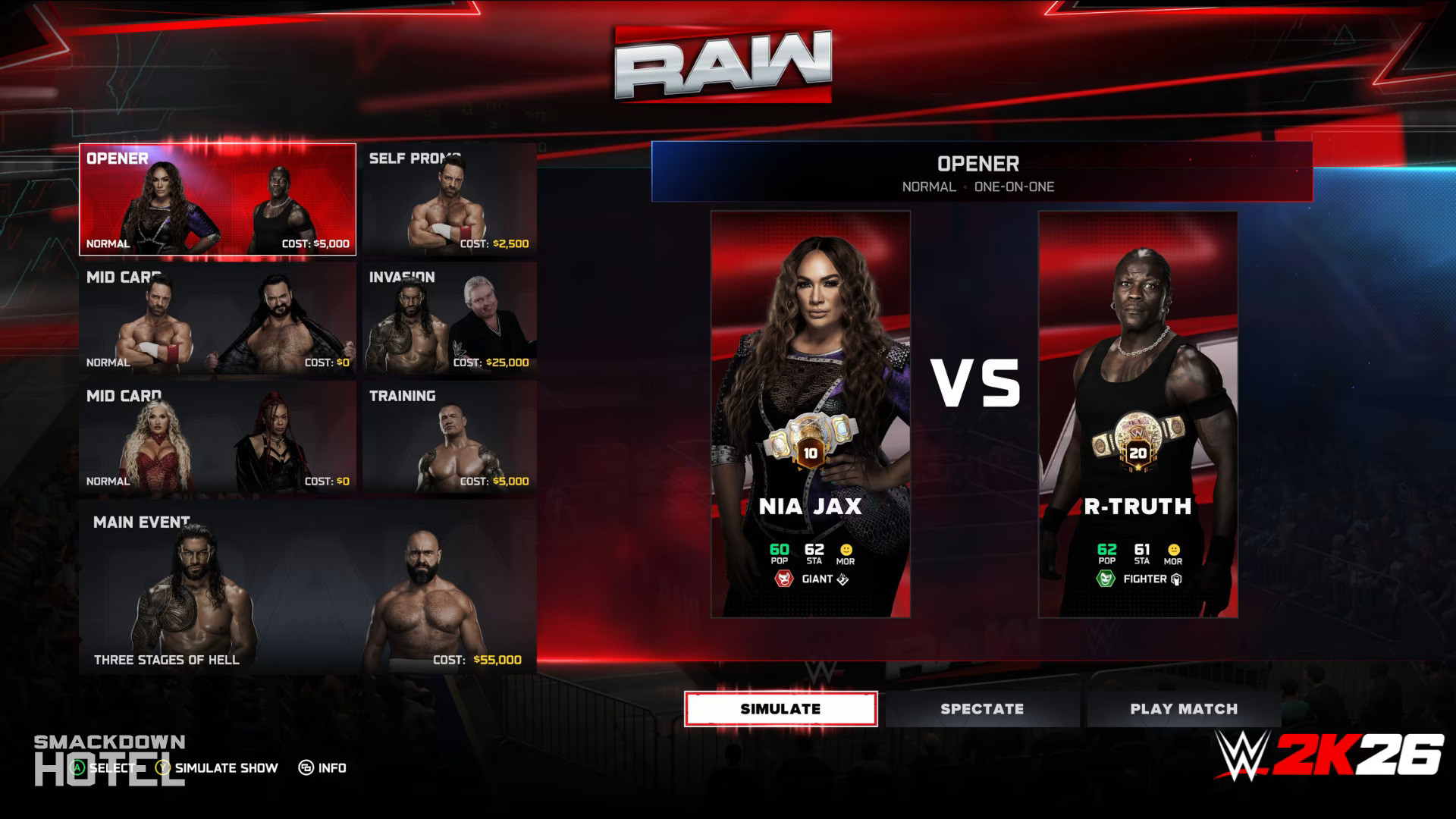Start the match with Play Match
The height and width of the screenshot is (819, 1456).
pyautogui.click(x=1183, y=709)
